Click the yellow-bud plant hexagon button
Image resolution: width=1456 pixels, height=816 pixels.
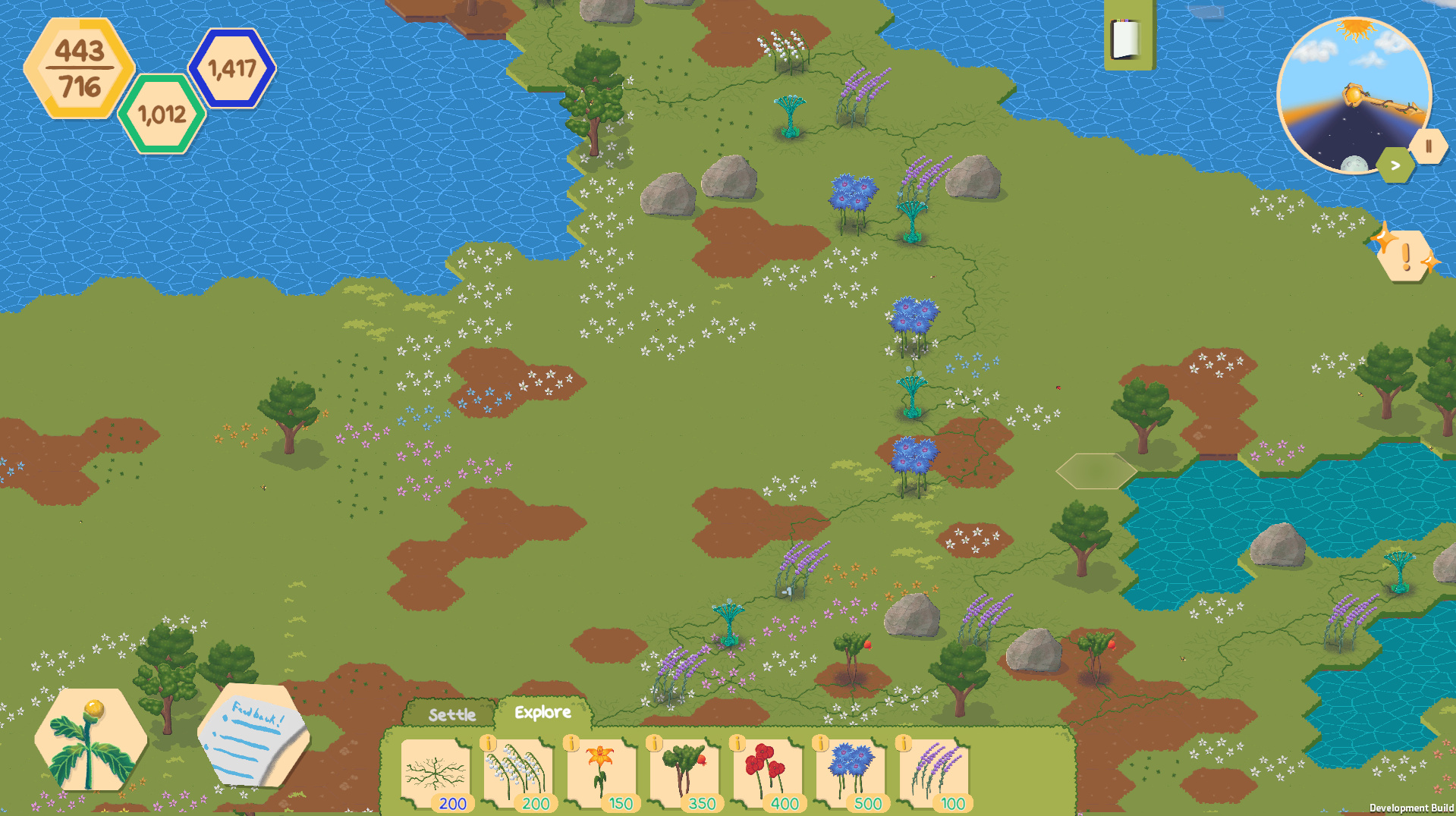coord(91,739)
